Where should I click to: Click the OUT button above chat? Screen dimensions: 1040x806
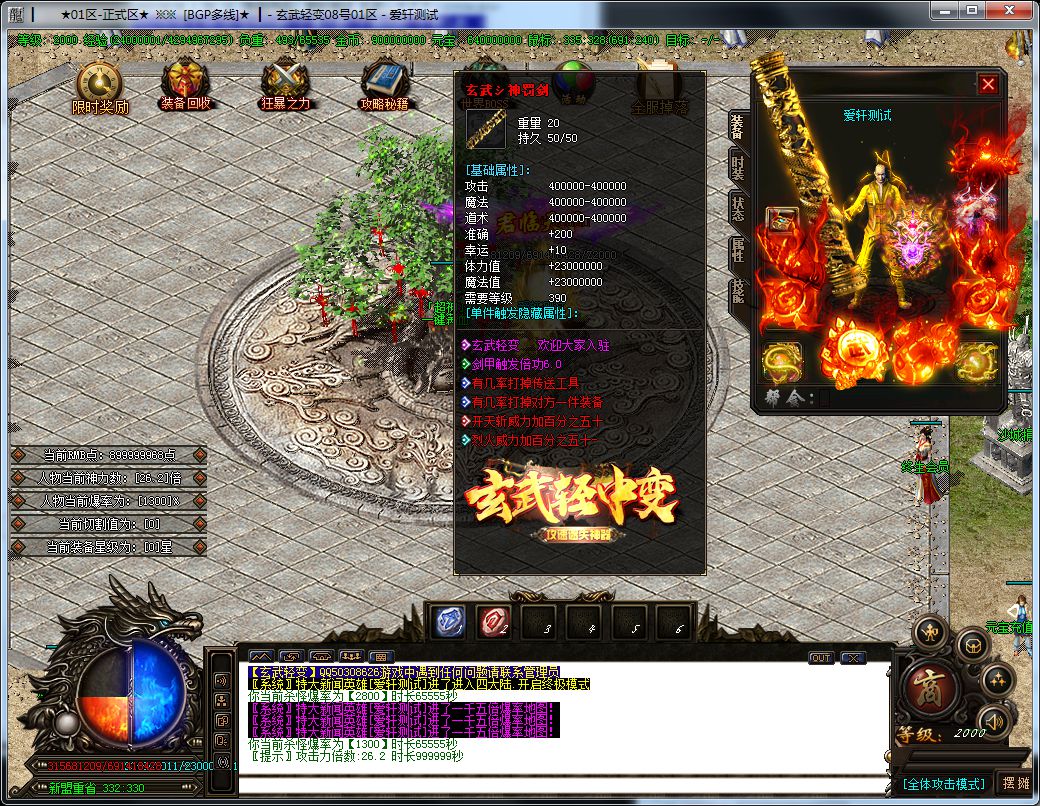pyautogui.click(x=821, y=658)
